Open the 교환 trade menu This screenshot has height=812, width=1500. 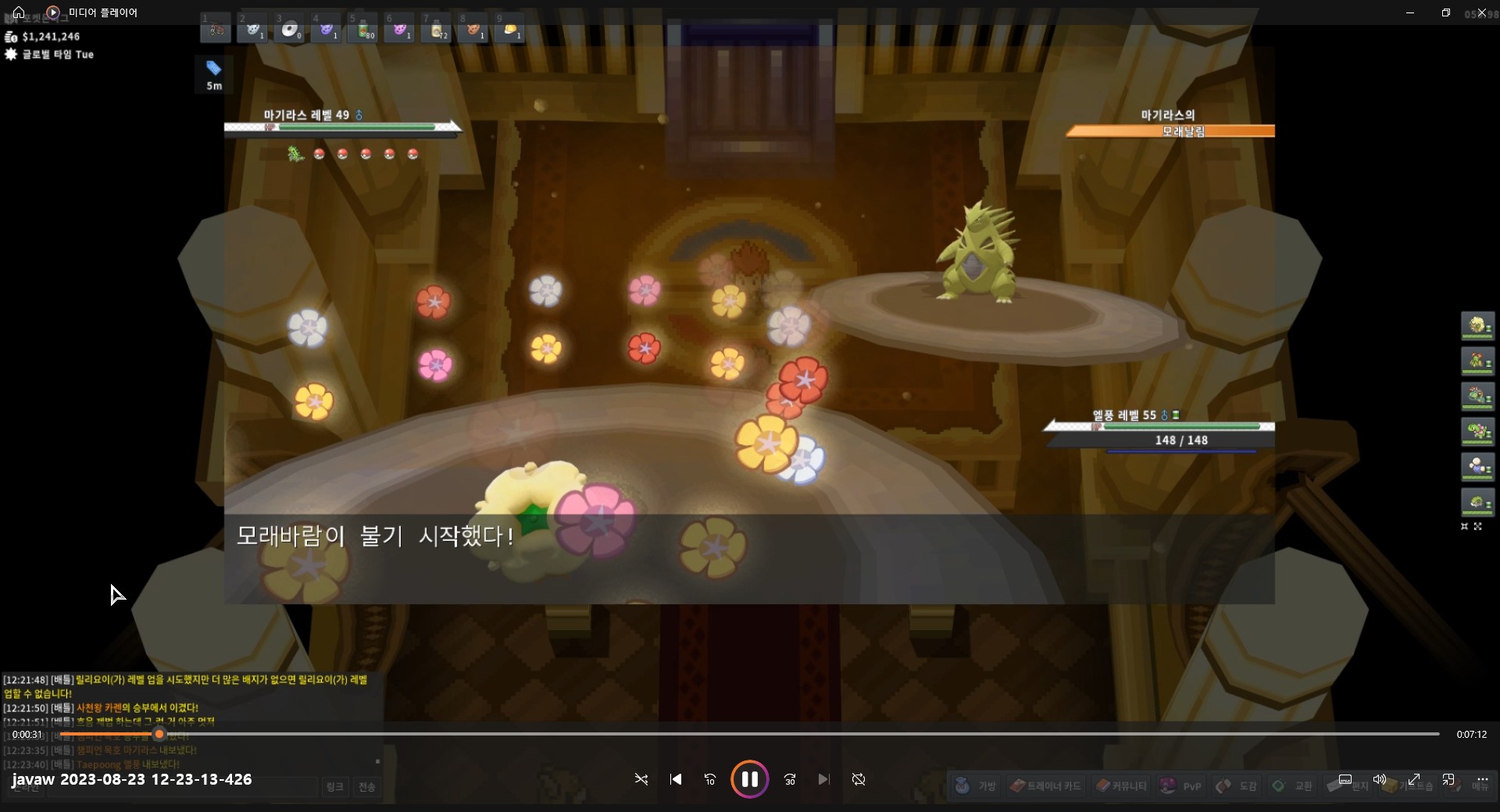1293,785
